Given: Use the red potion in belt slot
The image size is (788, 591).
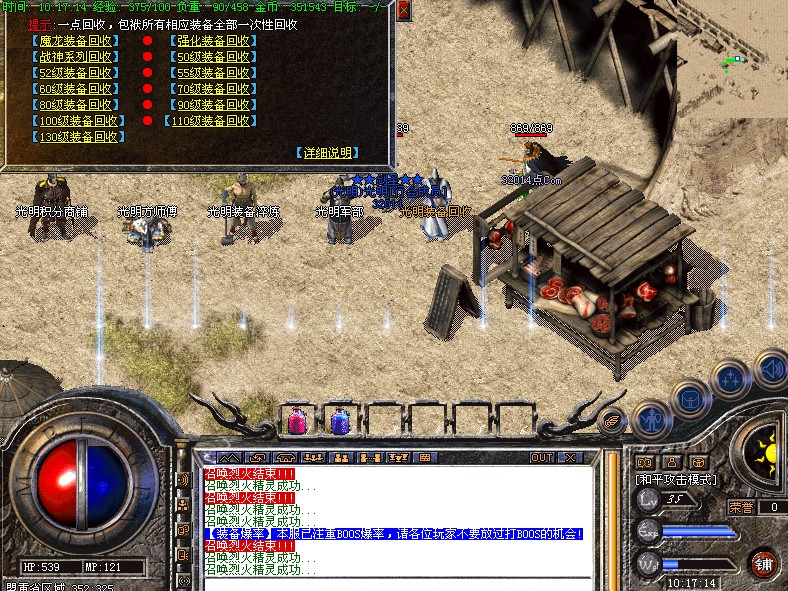Looking at the screenshot, I should (298, 420).
